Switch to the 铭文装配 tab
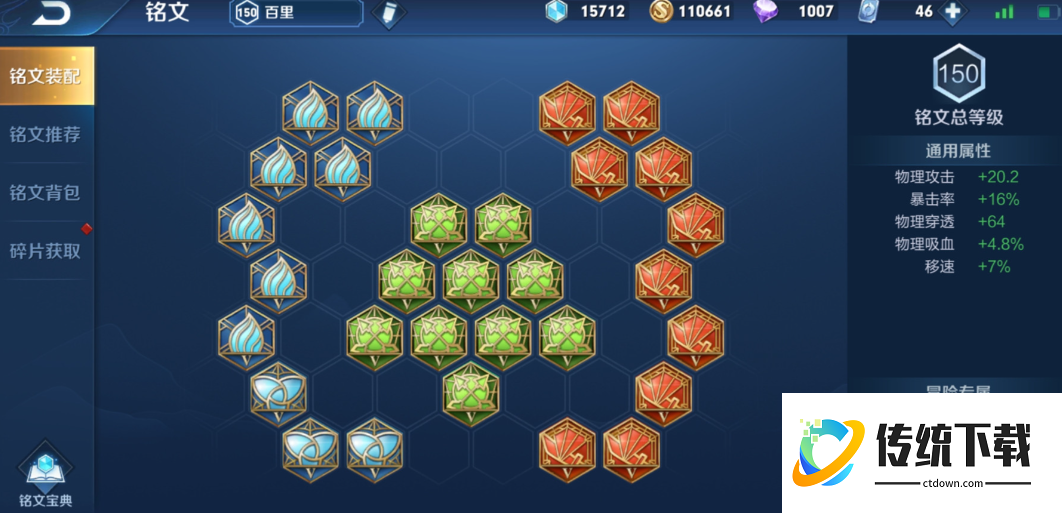1062x513 pixels. [46, 76]
